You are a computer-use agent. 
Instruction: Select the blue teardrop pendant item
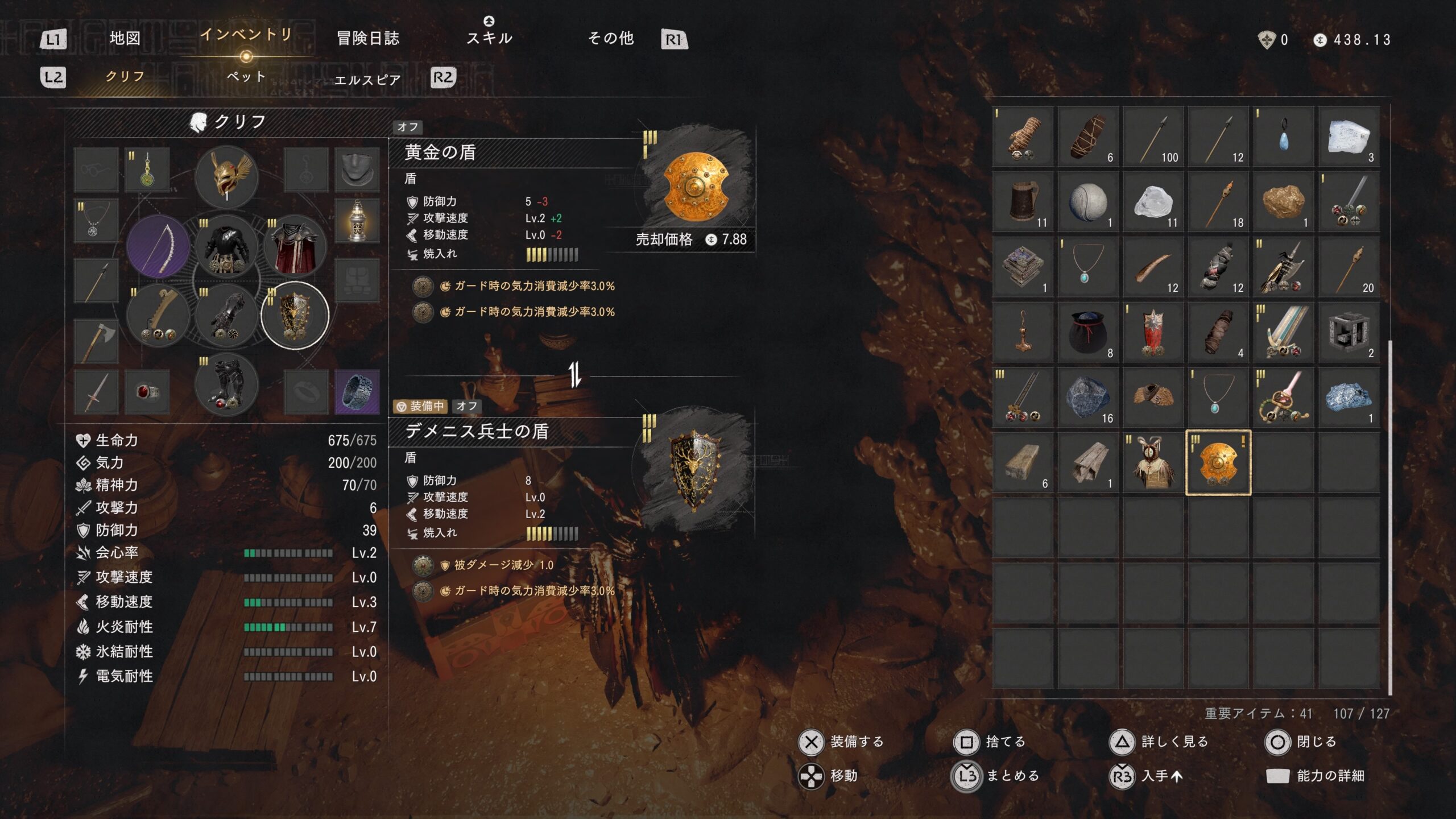(x=1283, y=137)
